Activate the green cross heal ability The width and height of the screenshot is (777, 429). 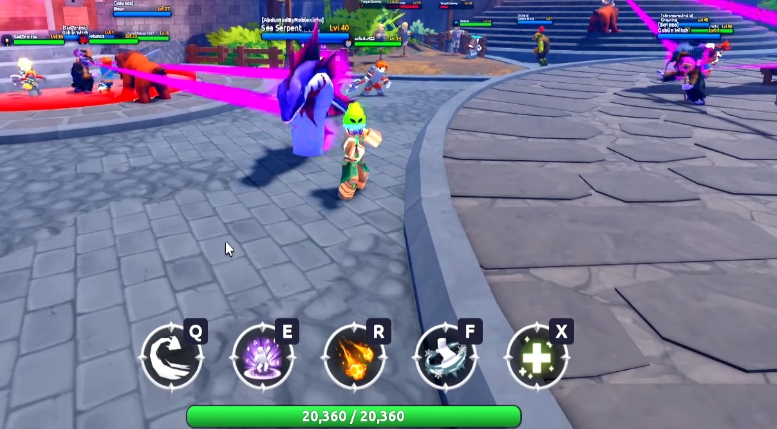[537, 357]
